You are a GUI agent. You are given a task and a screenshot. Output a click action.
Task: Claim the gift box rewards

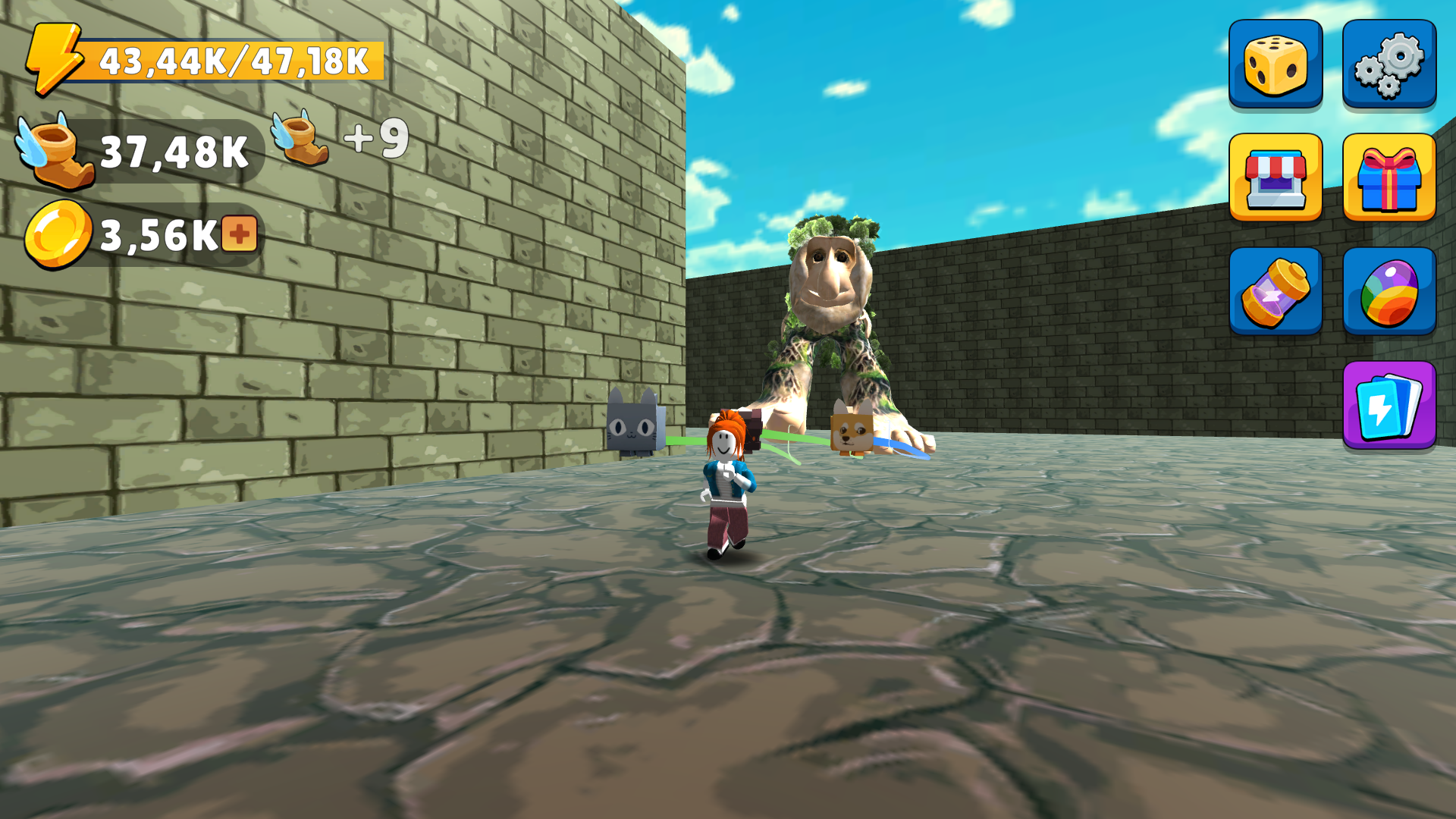pos(1389,178)
